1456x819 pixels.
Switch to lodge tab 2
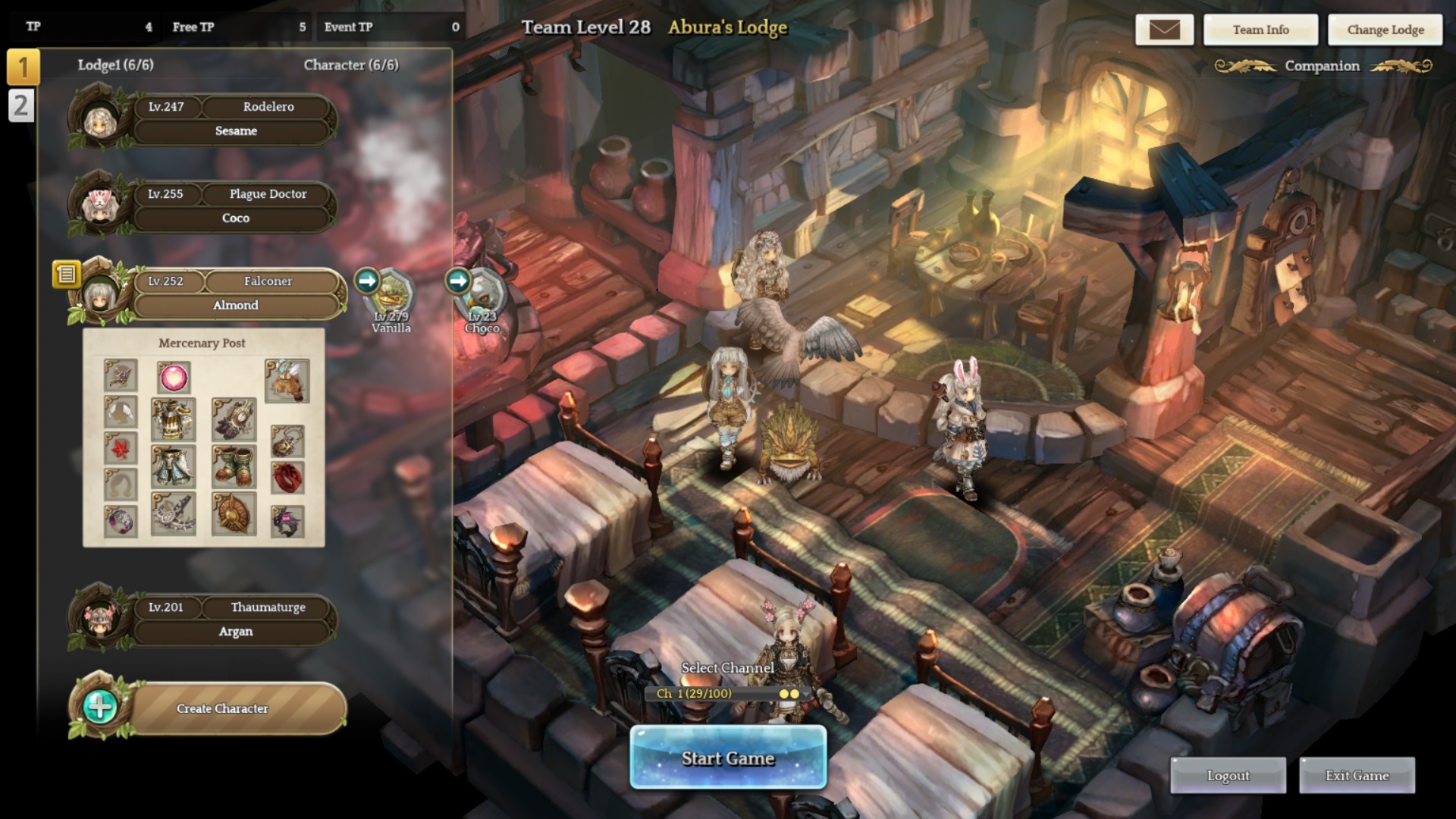20,105
